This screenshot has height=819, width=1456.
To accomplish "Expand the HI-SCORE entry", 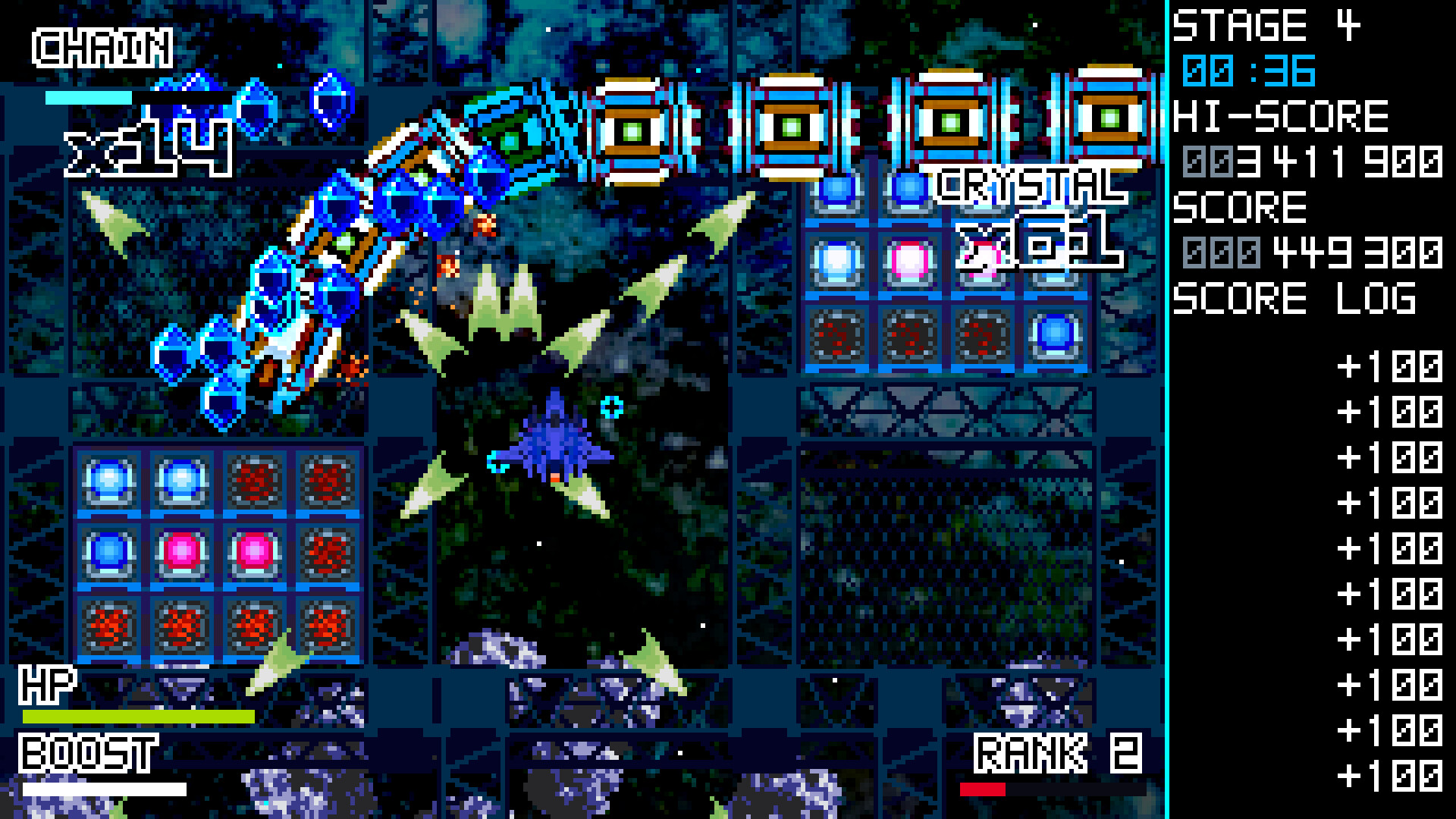I will click(x=1282, y=114).
